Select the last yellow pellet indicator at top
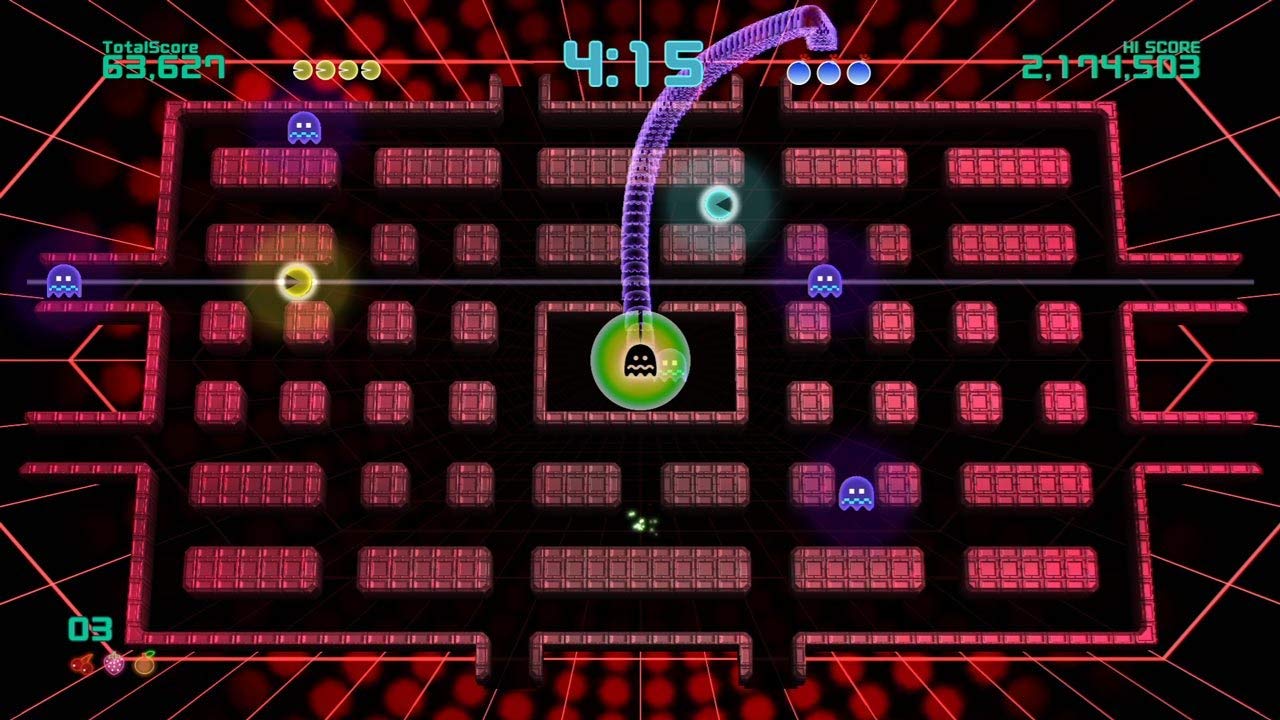 tap(369, 70)
